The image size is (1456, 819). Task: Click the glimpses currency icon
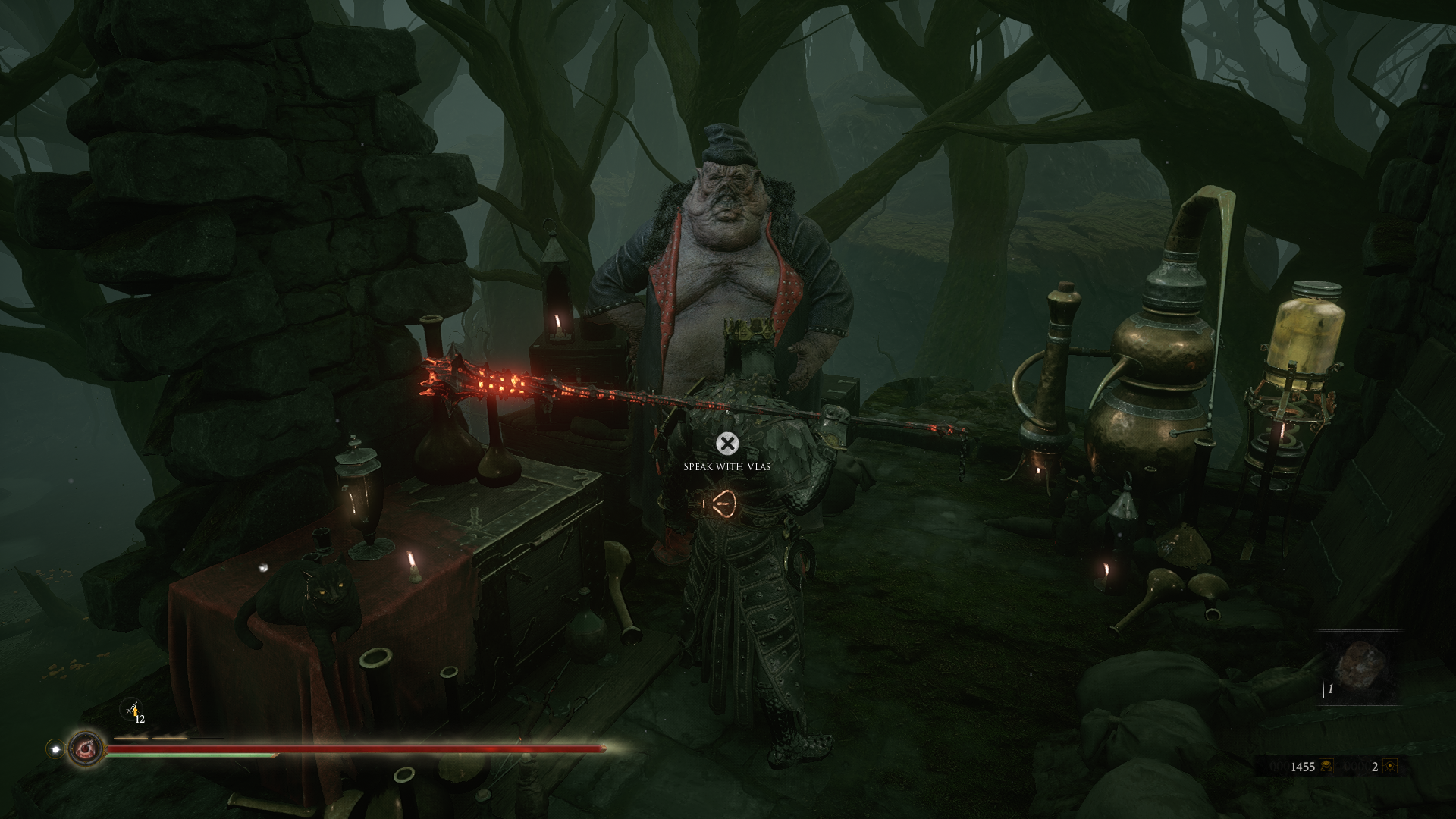[1389, 767]
